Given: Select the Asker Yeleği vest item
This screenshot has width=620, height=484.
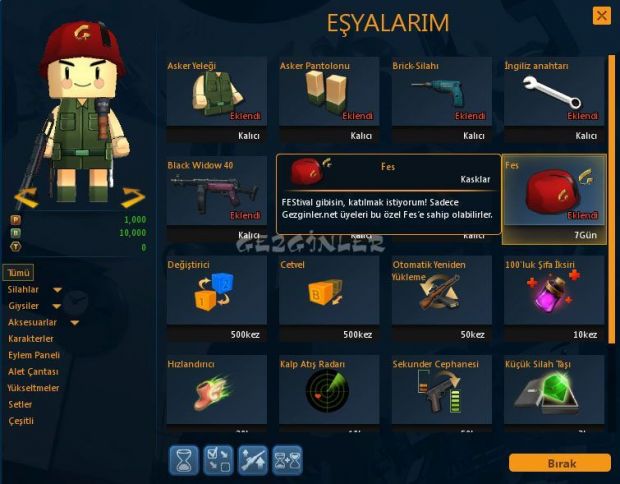Looking at the screenshot, I should 217,99.
